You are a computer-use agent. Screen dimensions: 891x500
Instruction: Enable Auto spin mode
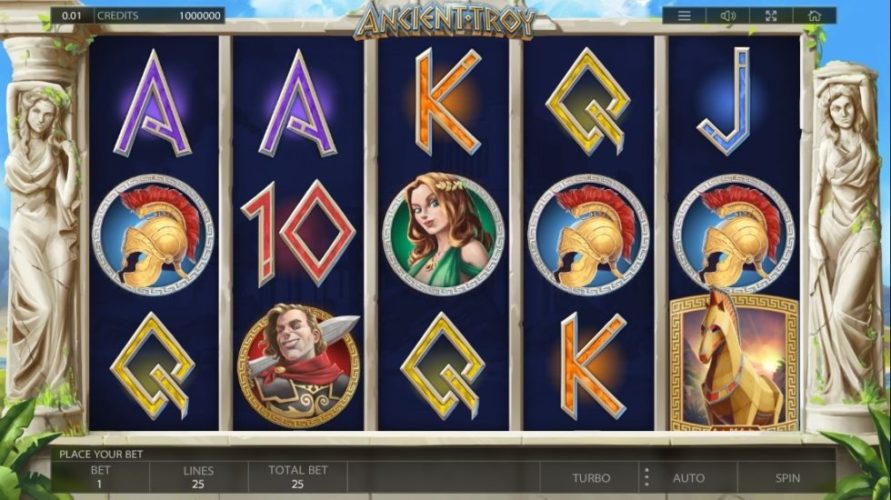tap(689, 478)
